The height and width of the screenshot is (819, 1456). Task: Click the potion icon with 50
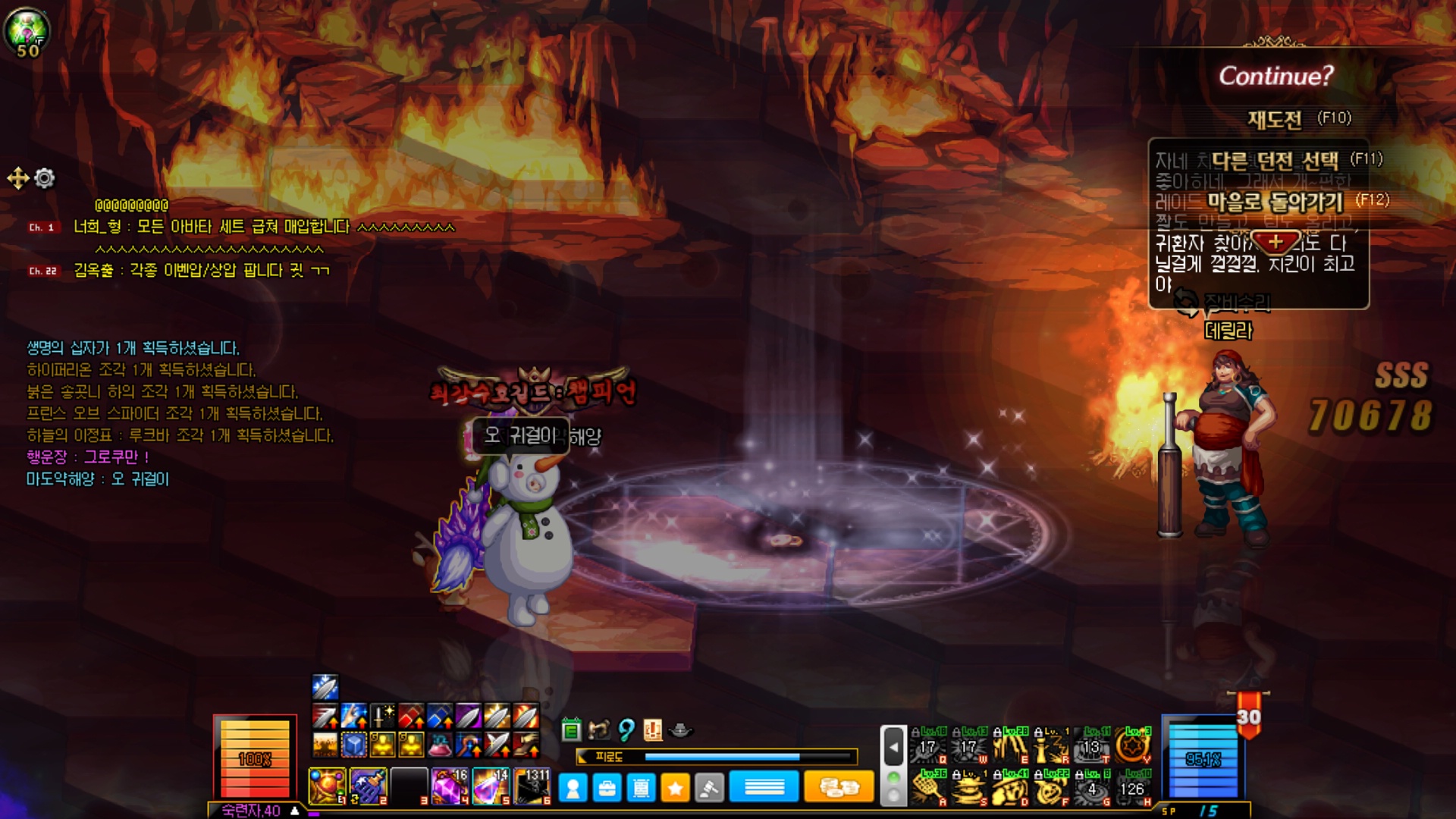coord(27,32)
